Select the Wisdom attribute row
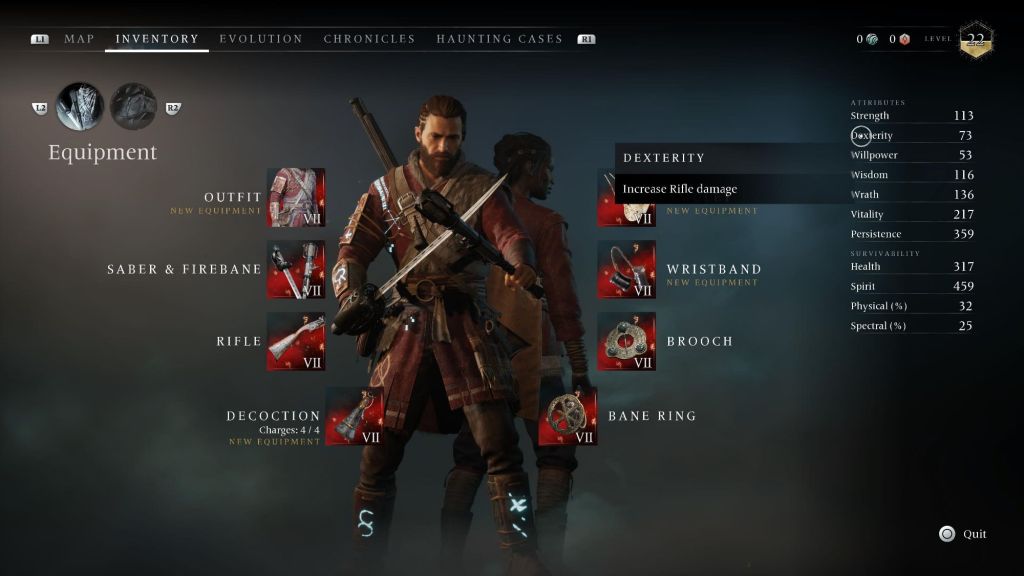Image resolution: width=1024 pixels, height=576 pixels. click(911, 175)
